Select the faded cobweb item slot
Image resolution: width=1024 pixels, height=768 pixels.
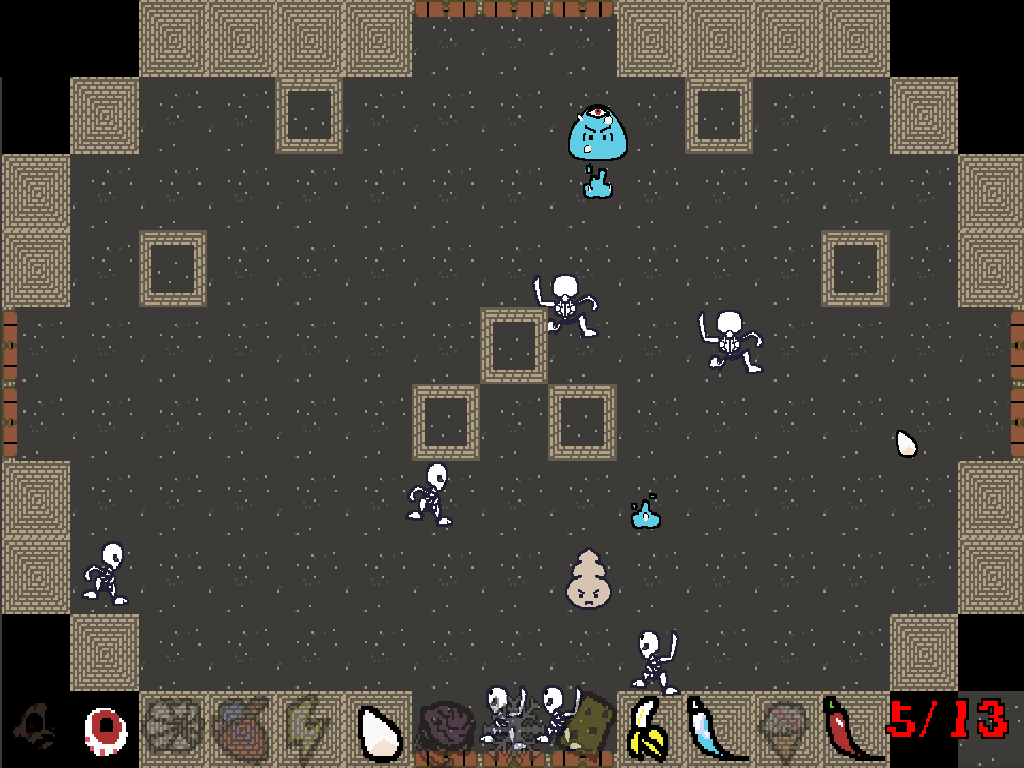[172, 730]
